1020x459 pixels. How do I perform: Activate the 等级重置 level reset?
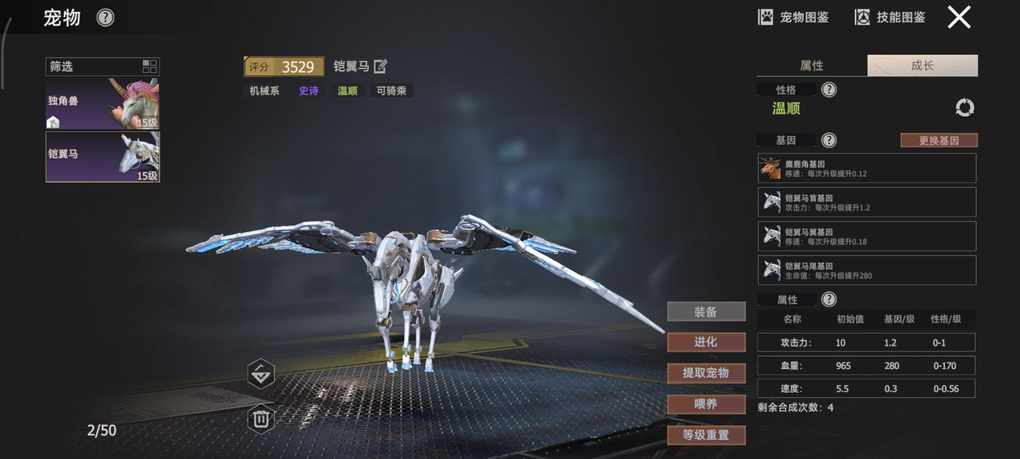(x=706, y=435)
